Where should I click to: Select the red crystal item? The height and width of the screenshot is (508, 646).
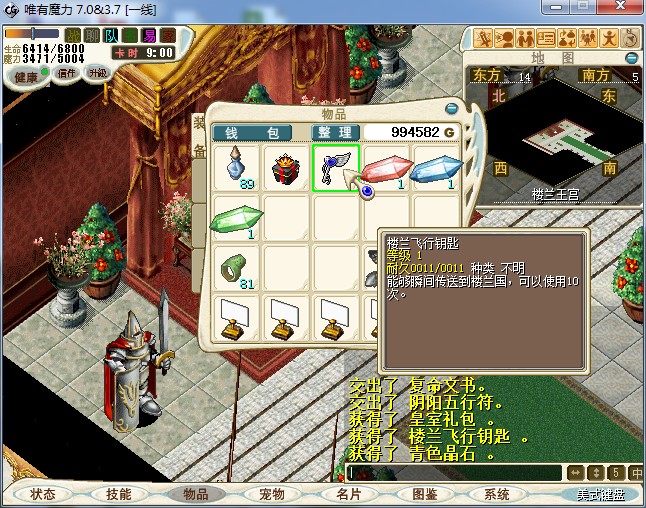tap(384, 167)
